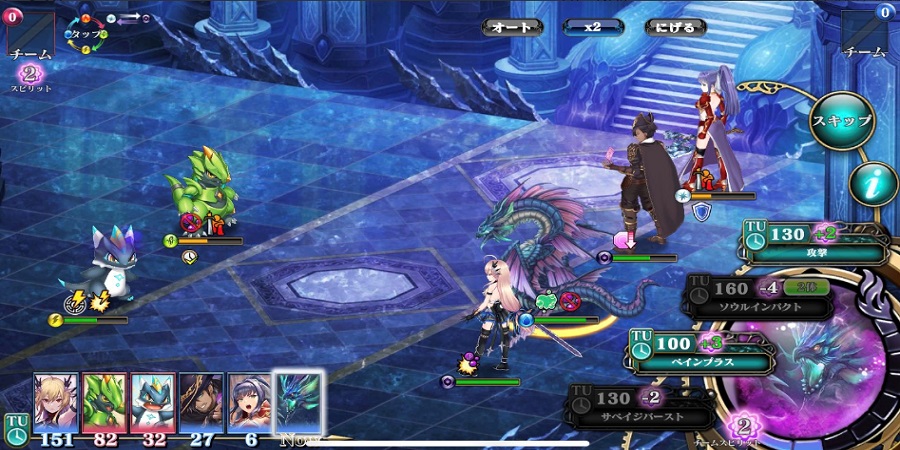This screenshot has width=900, height=450.
Task: Select the 攻撃 attack skill
Action: [x=815, y=243]
